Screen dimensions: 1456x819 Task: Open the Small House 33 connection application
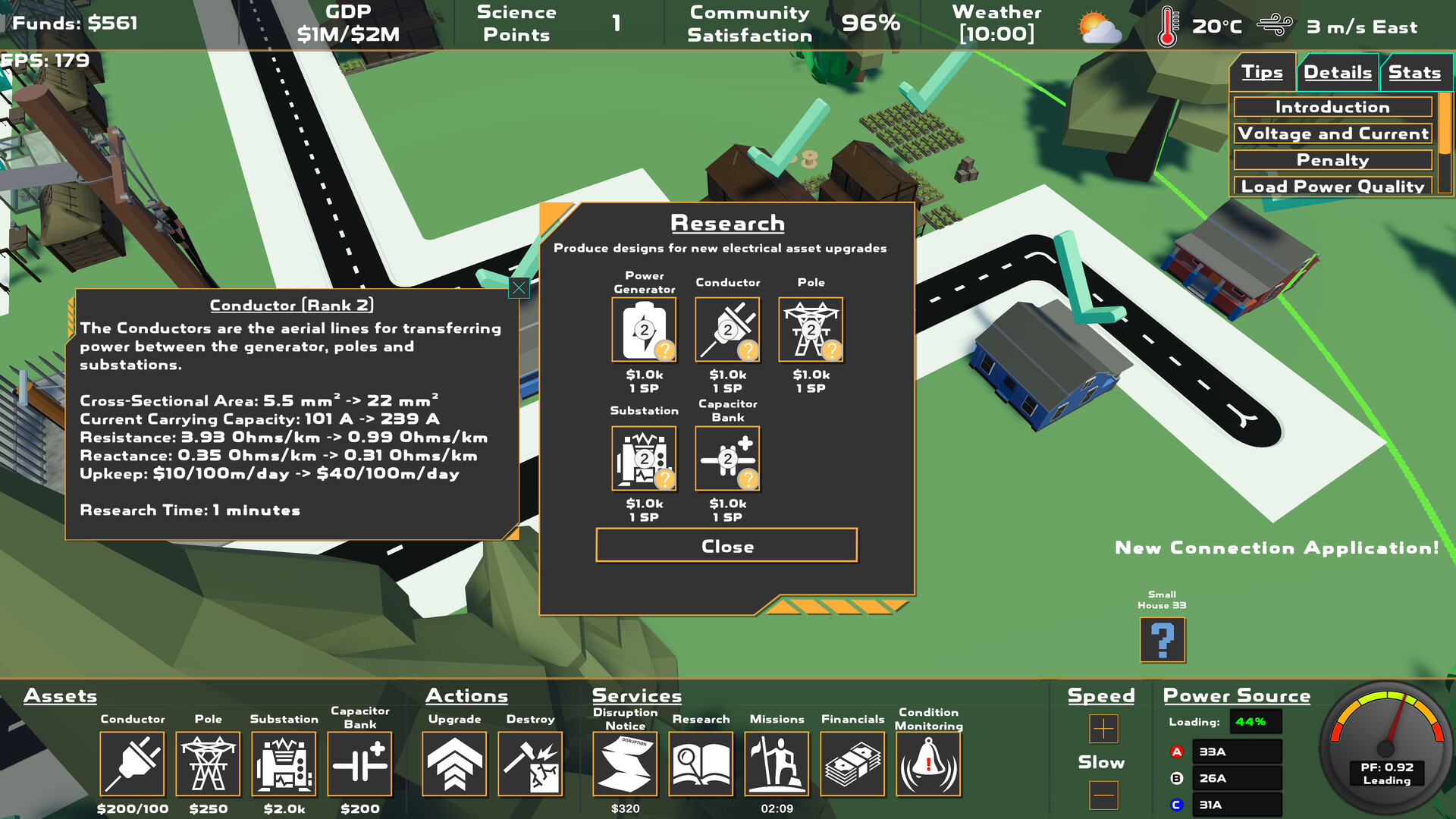[1162, 641]
